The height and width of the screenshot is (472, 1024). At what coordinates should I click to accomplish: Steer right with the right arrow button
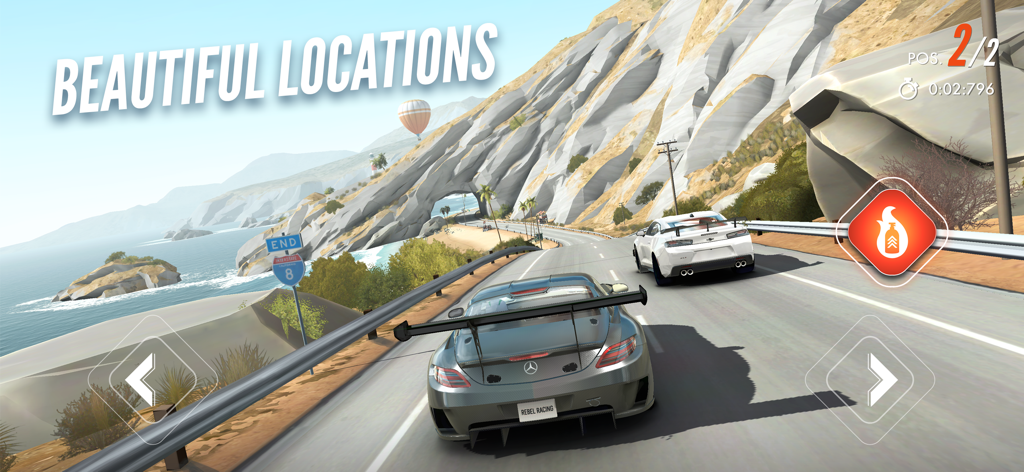882,378
